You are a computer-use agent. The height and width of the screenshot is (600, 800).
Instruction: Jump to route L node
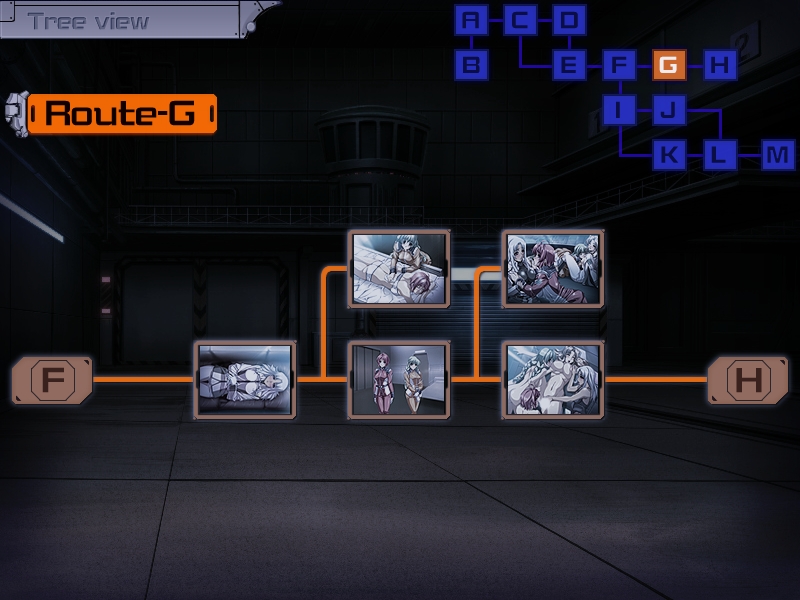click(719, 155)
